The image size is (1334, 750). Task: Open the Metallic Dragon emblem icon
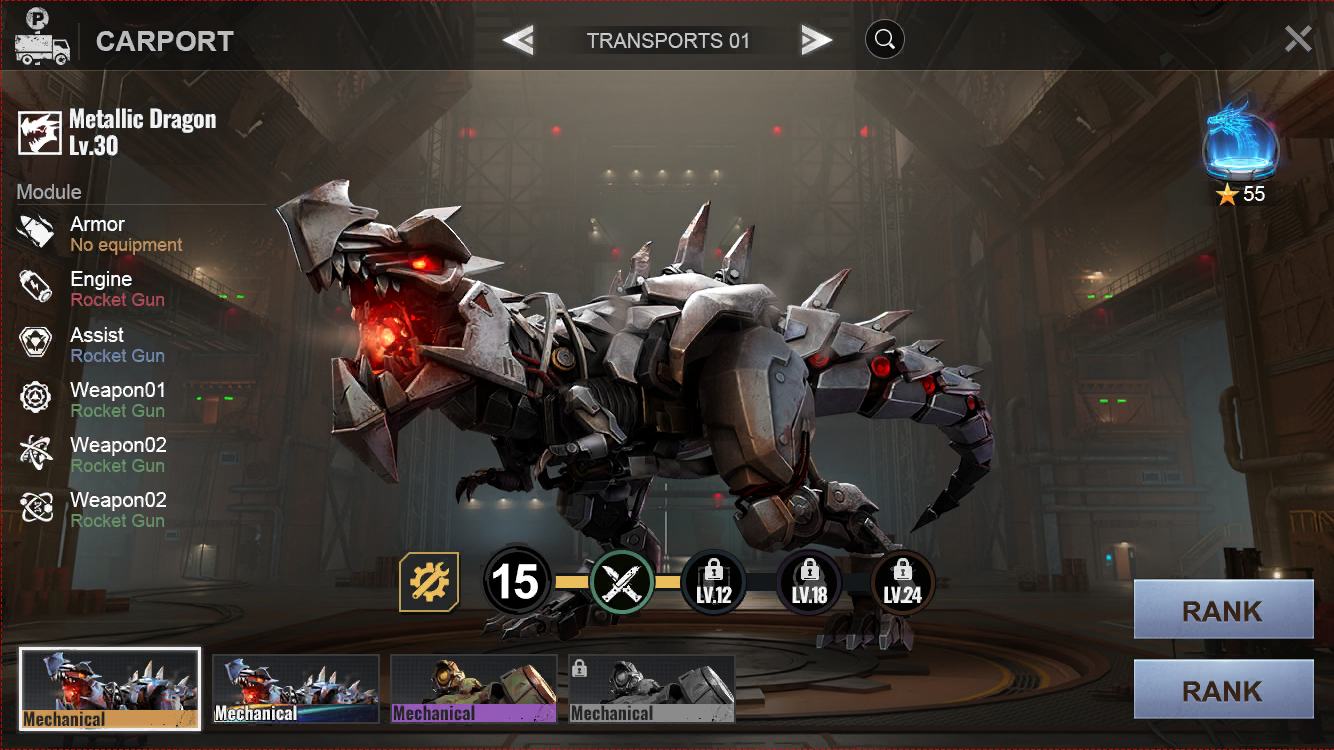tap(40, 133)
